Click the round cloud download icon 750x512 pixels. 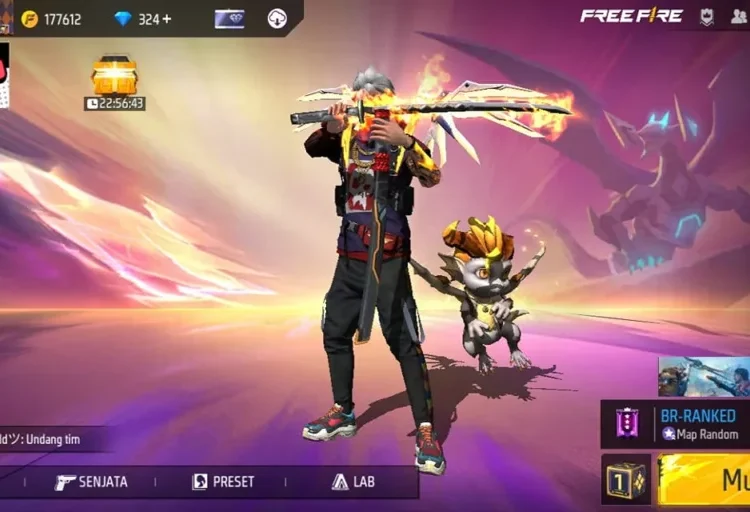[277, 19]
